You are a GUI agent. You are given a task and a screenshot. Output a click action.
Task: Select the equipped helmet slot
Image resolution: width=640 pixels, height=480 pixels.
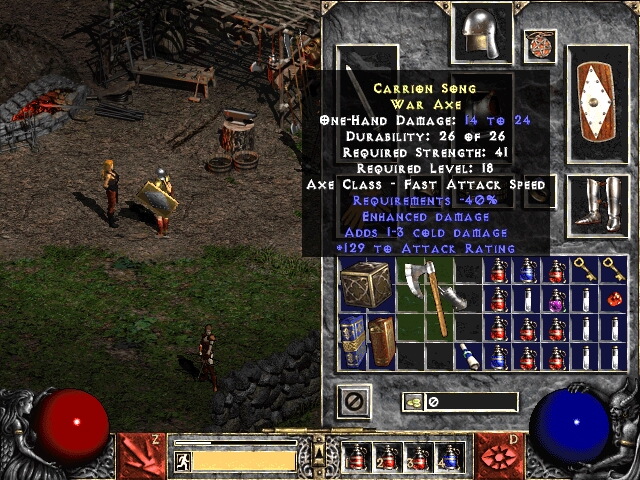tap(482, 32)
